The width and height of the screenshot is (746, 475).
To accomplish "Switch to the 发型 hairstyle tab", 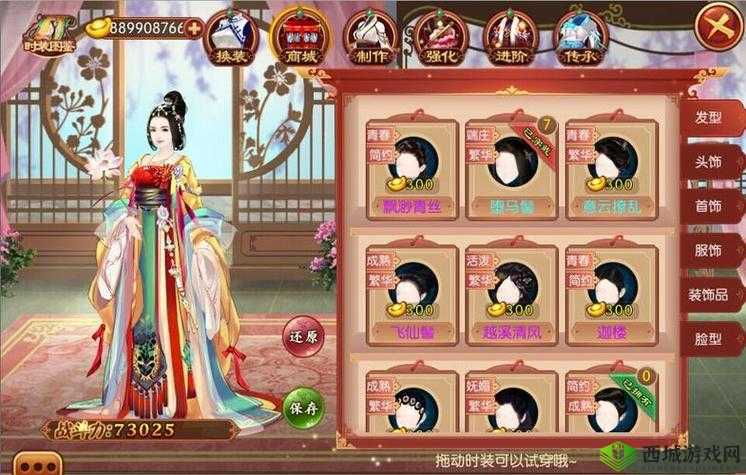I will 709,117.
